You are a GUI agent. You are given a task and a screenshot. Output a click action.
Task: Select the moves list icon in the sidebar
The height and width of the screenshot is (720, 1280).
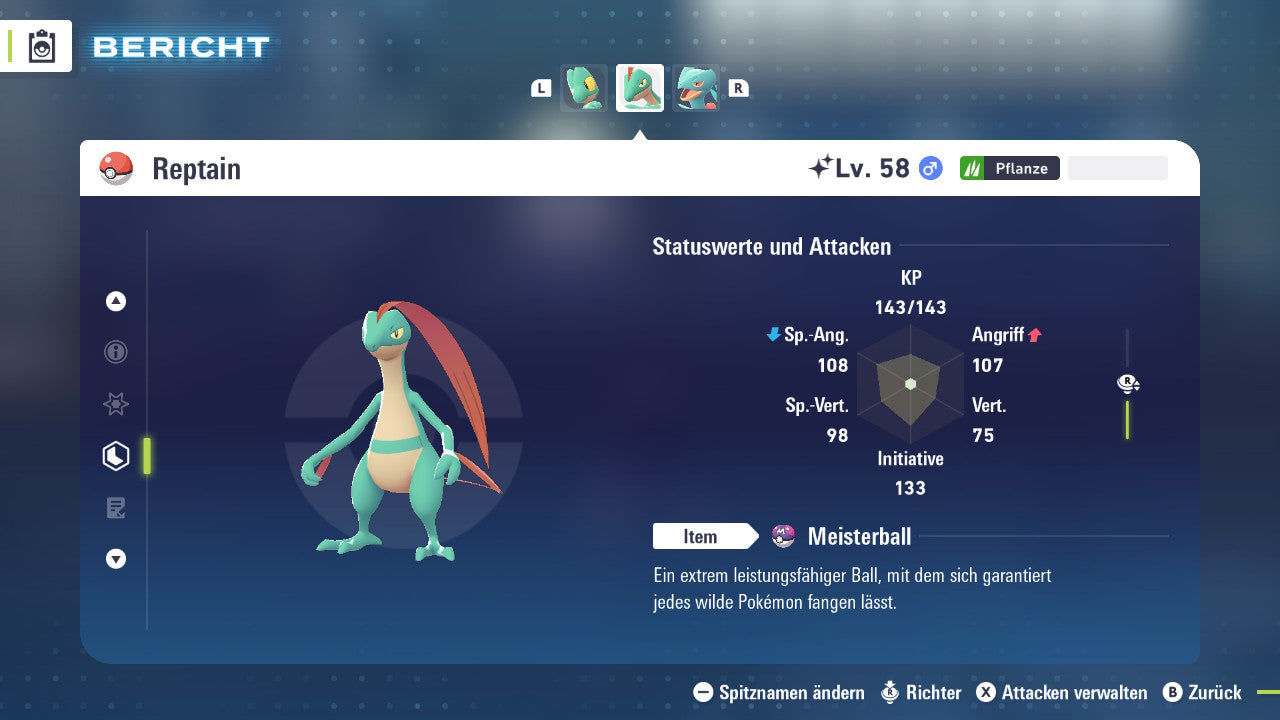116,508
